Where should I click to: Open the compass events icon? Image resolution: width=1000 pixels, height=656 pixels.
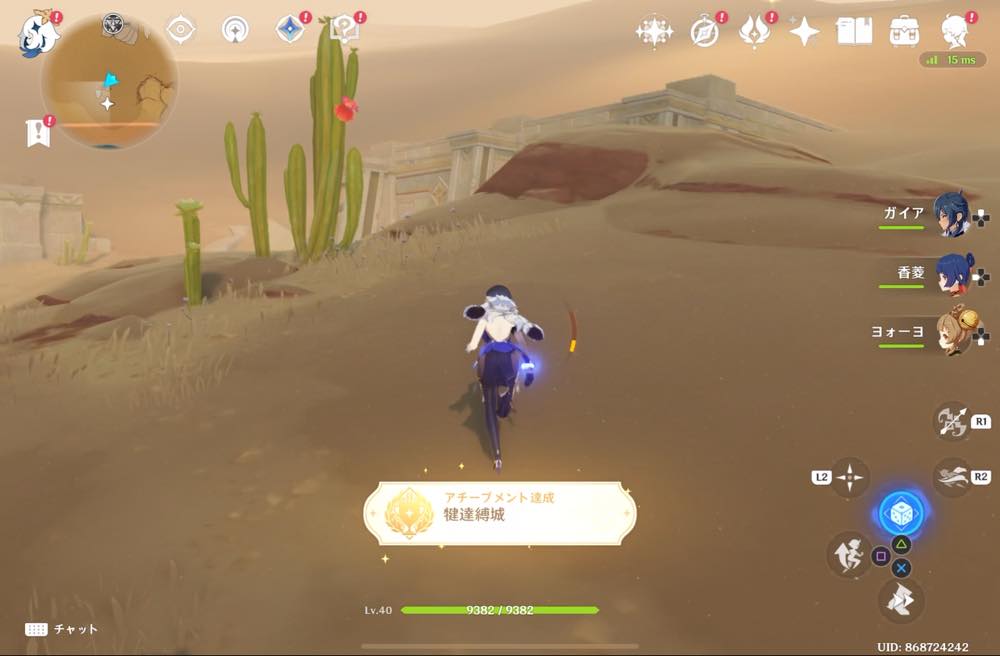[705, 33]
